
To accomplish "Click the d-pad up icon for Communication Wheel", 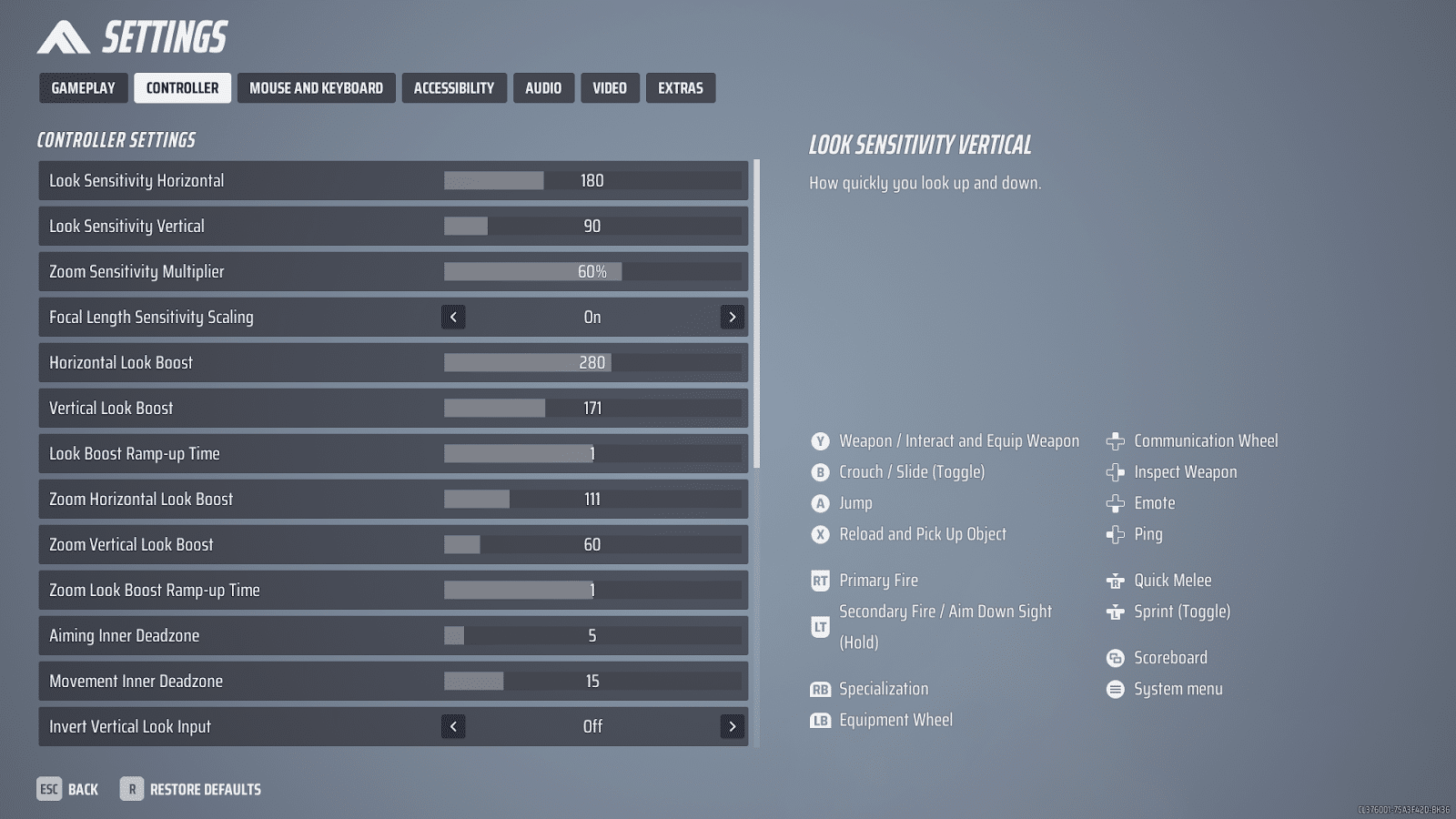I will pyautogui.click(x=1115, y=440).
